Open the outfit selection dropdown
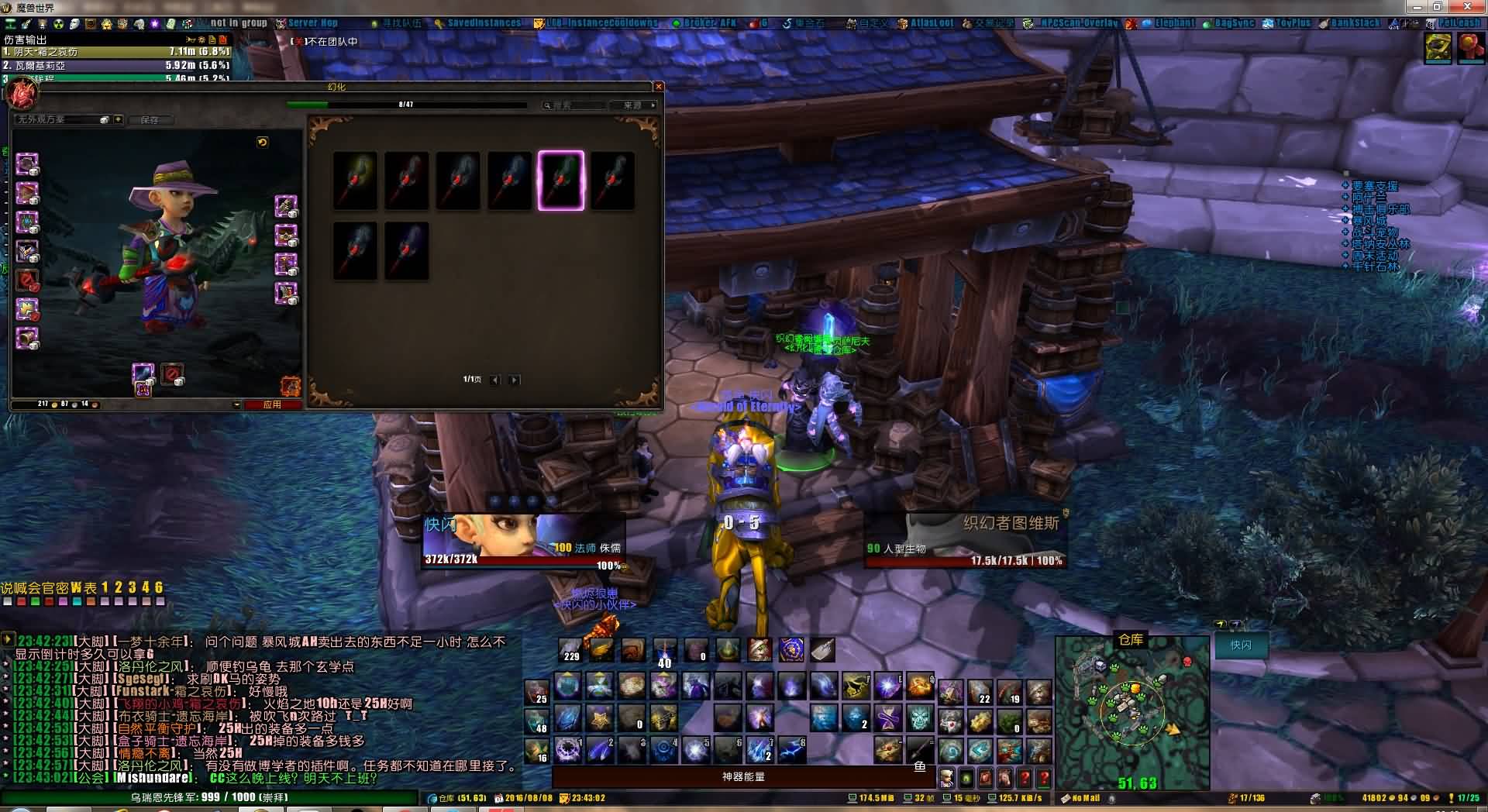The image size is (1488, 812). pos(118,120)
